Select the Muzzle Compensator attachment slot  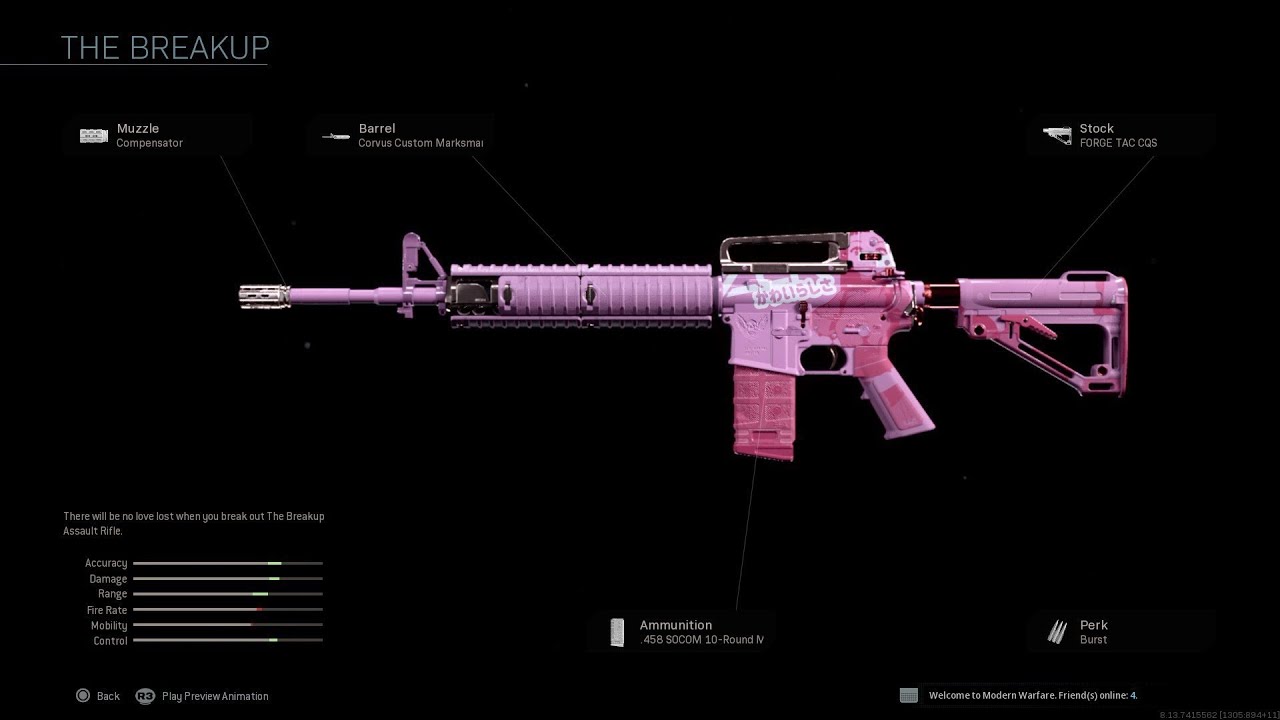[155, 135]
